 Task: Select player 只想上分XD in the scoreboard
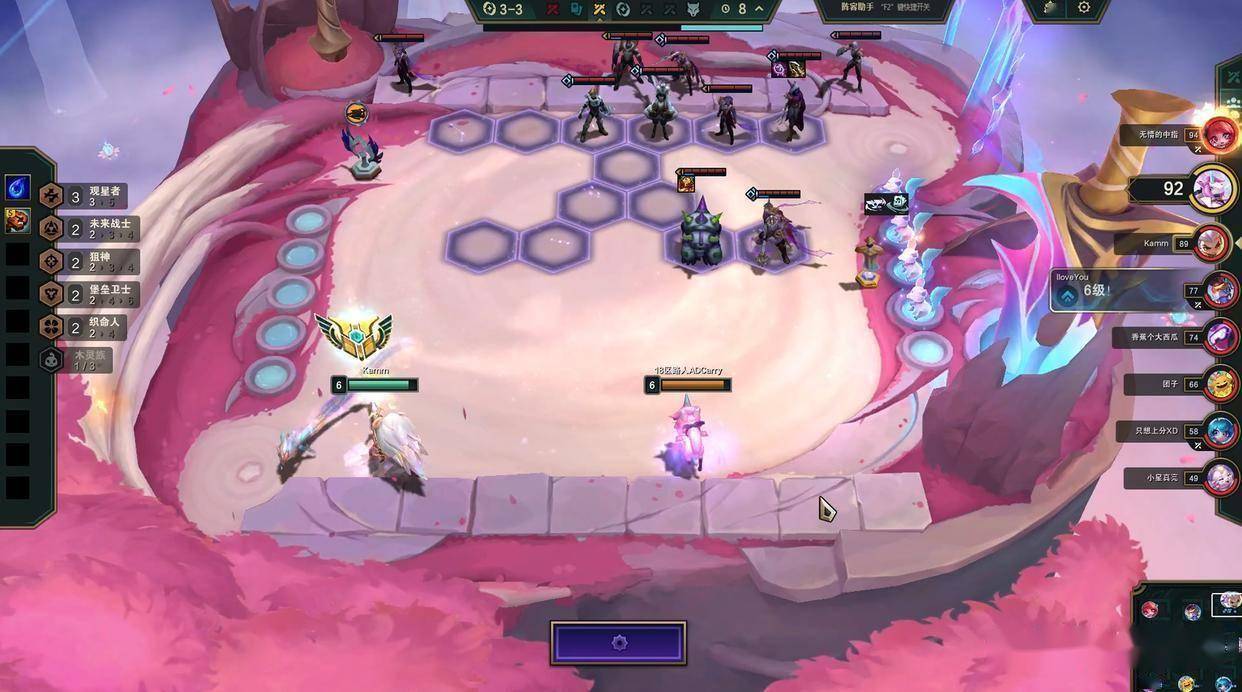(1220, 431)
